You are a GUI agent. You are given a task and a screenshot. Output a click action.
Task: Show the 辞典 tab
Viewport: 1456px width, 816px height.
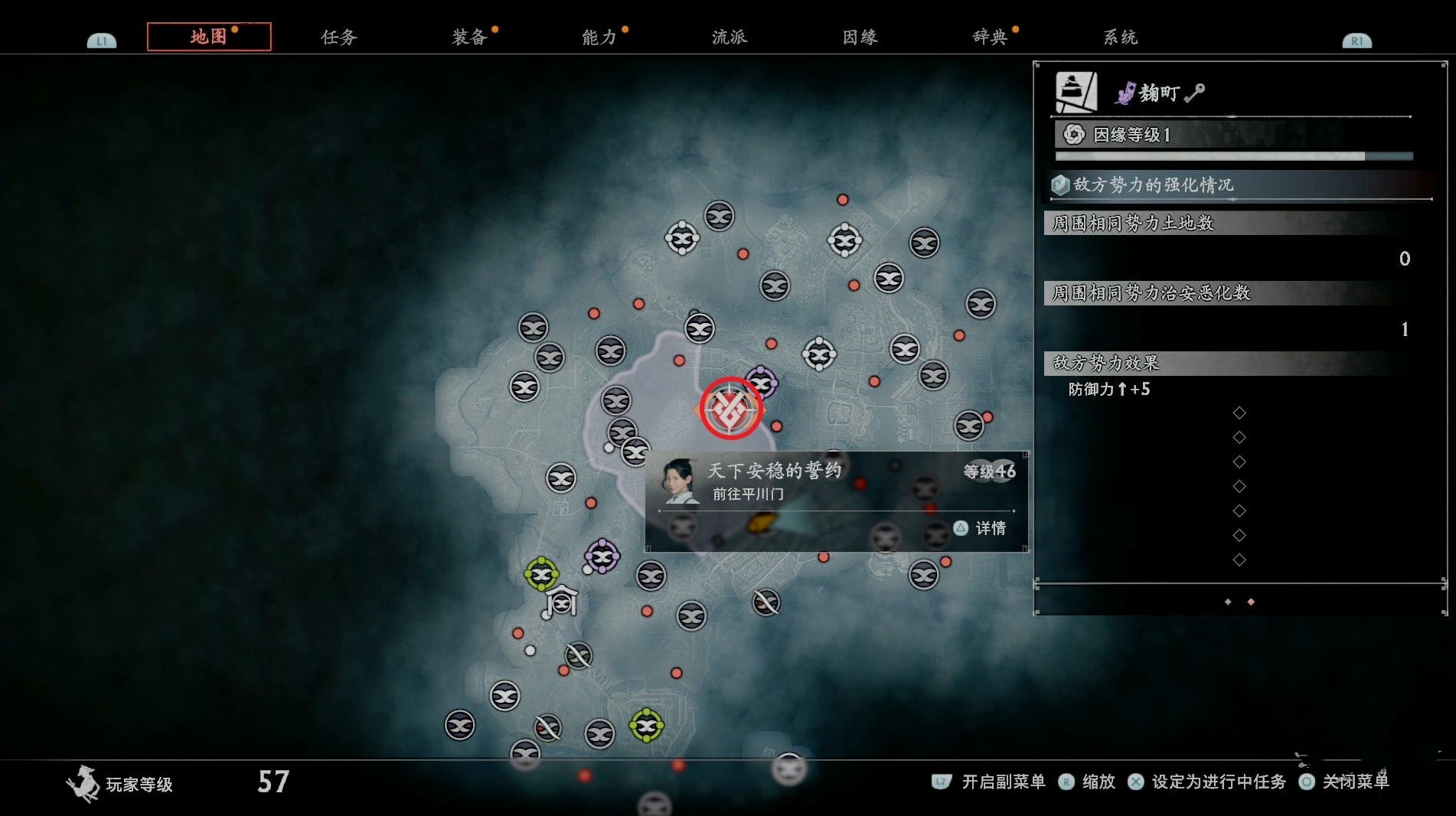[x=990, y=37]
